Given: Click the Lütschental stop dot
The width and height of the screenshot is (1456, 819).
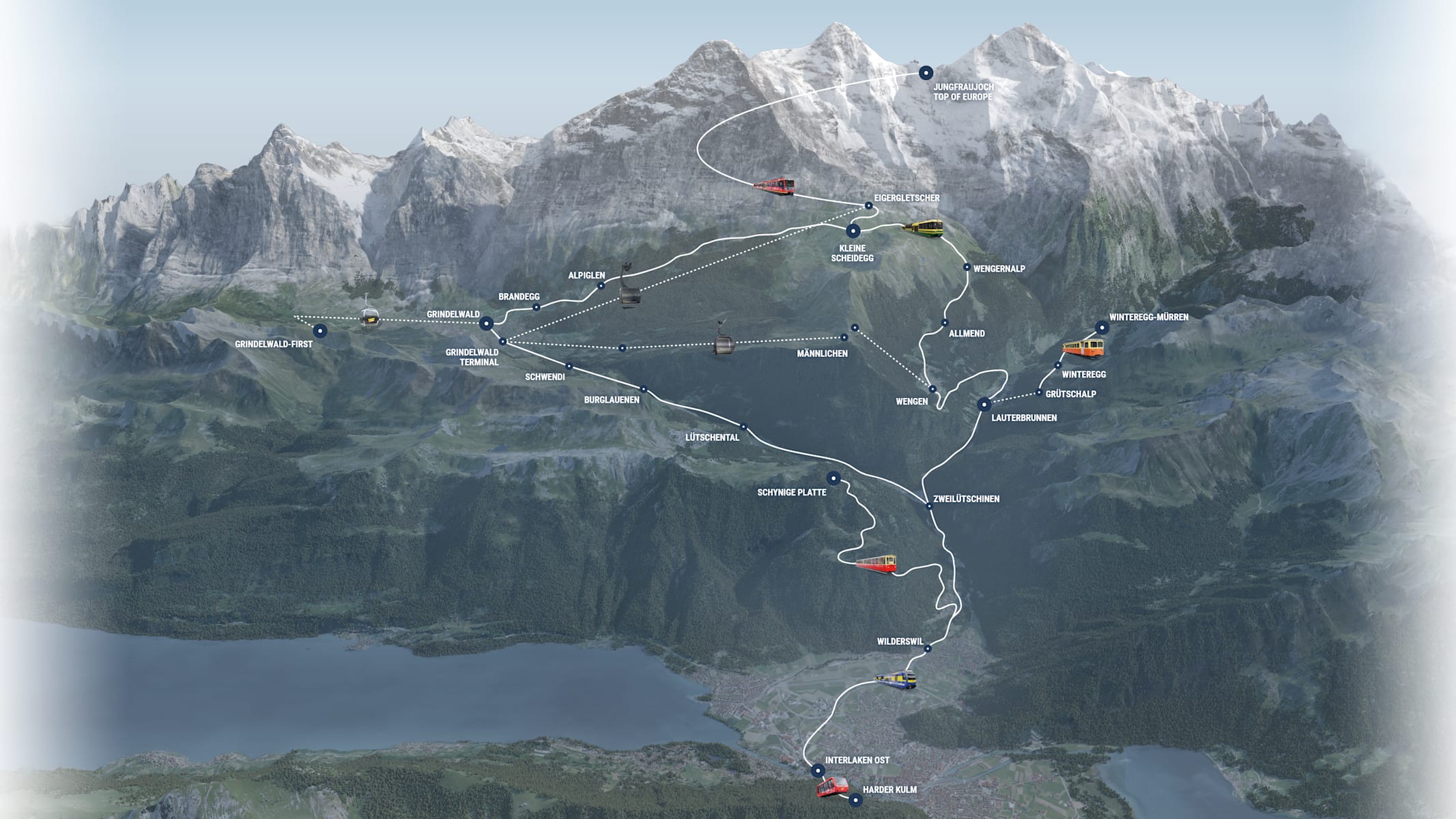Looking at the screenshot, I should point(743,427).
